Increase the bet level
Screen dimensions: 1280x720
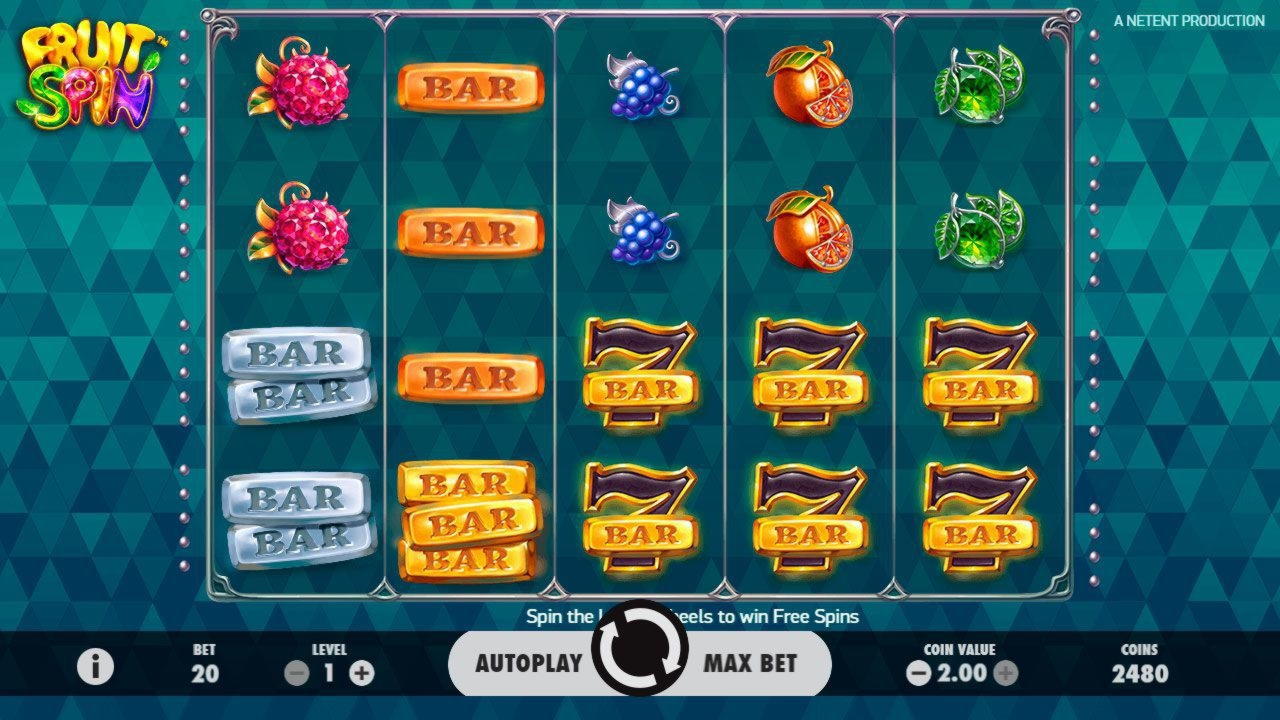[362, 673]
